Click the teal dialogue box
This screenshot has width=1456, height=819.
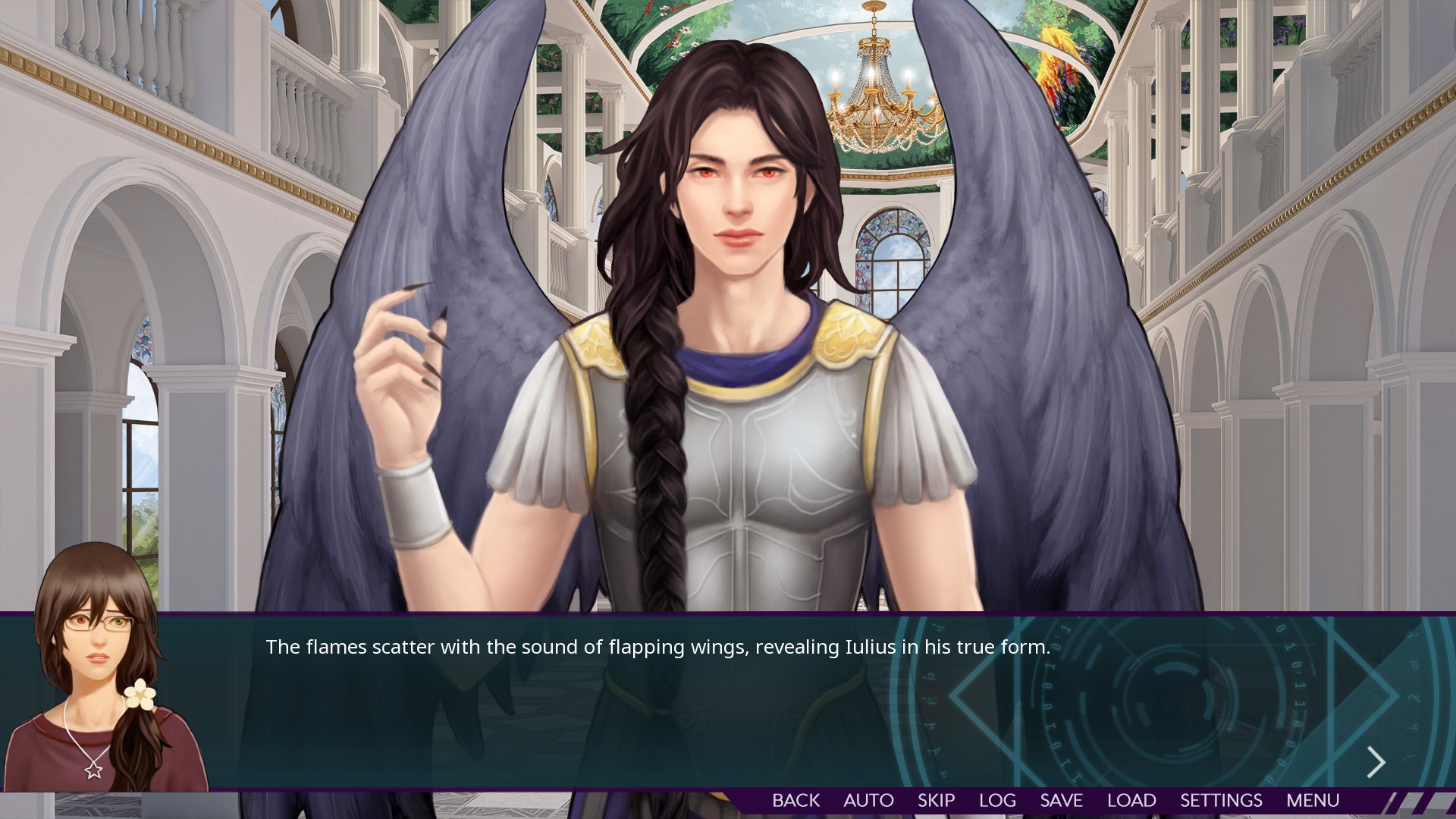tap(531, 720)
